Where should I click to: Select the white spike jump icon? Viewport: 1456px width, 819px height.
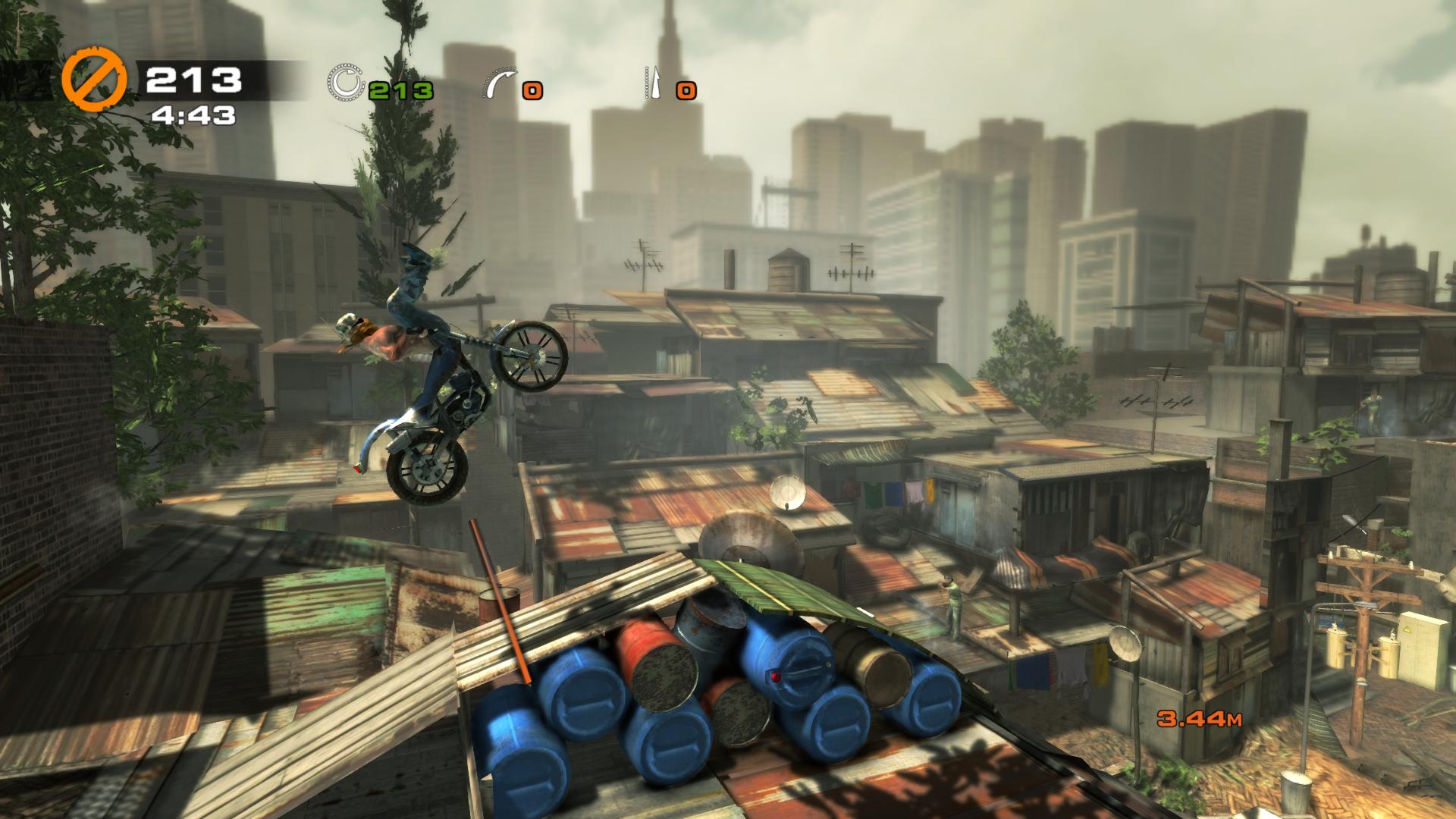[x=653, y=83]
